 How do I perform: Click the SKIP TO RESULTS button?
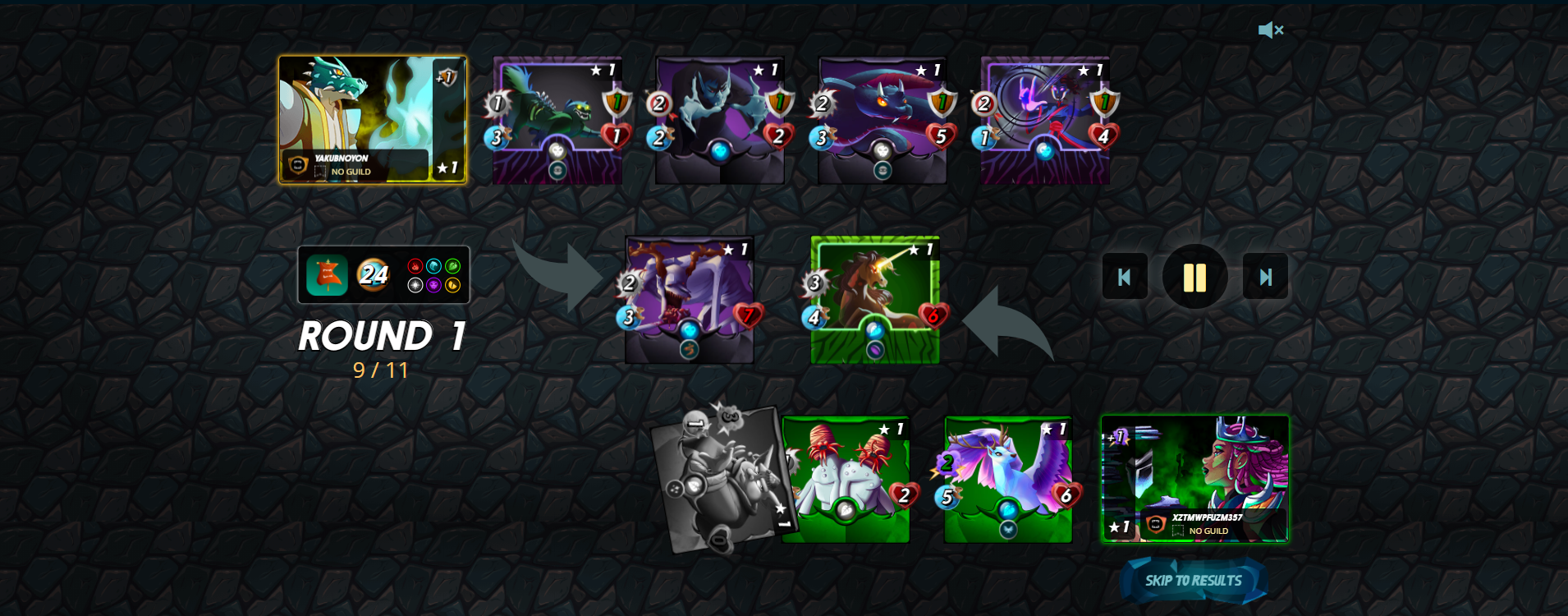tap(1192, 581)
